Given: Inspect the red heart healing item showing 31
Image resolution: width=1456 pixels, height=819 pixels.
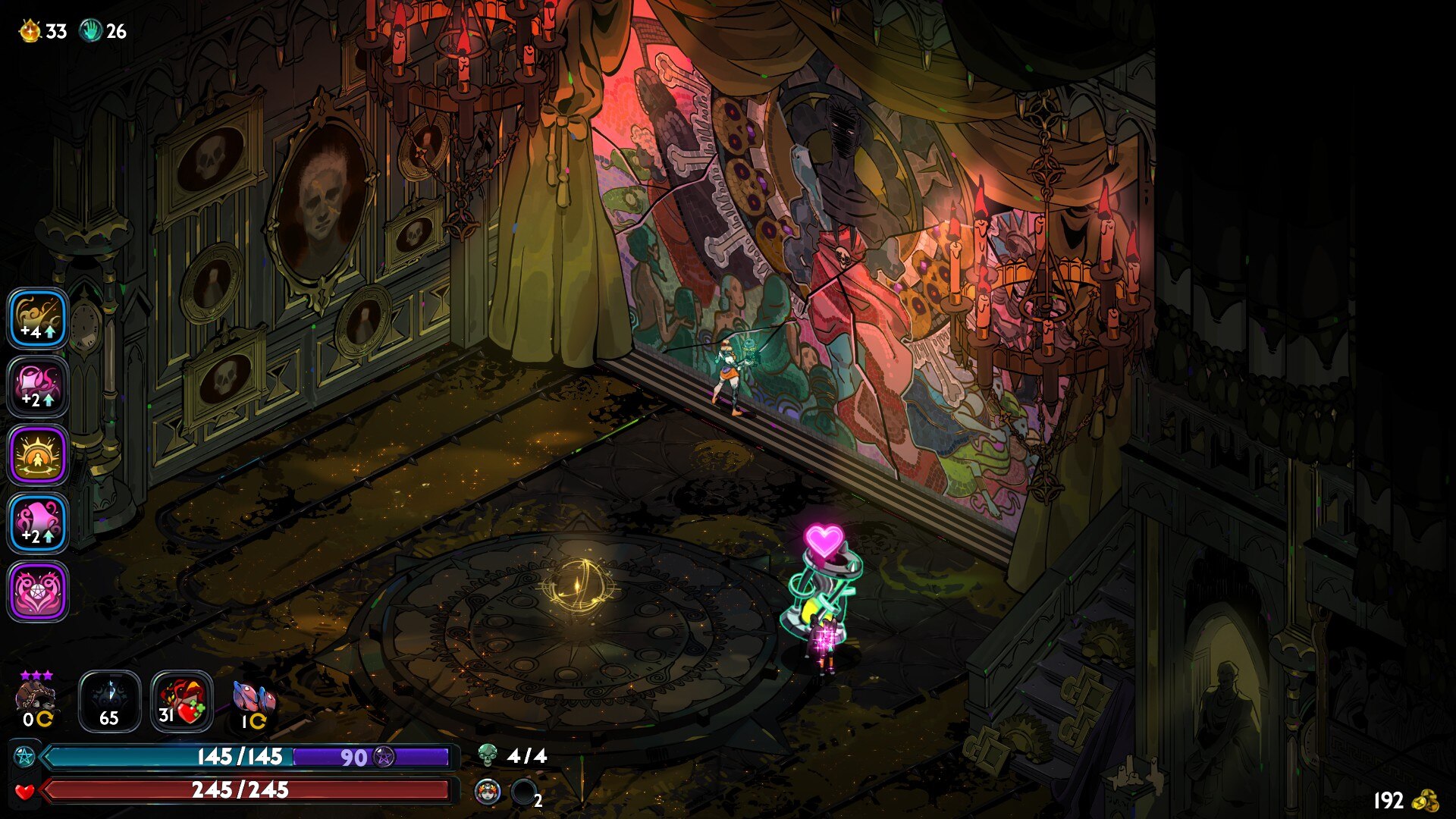Looking at the screenshot, I should pos(181,701).
